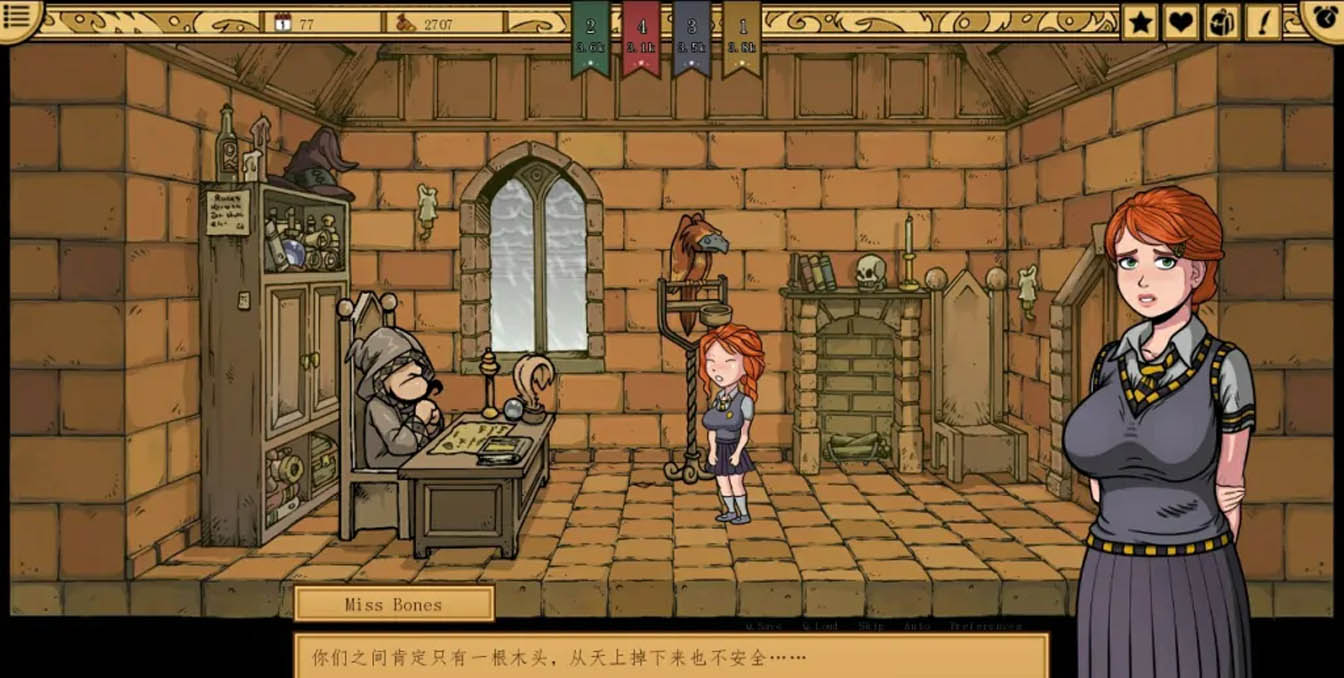The height and width of the screenshot is (678, 1344).
Task: Open the Preferences menu
Action: point(985,626)
